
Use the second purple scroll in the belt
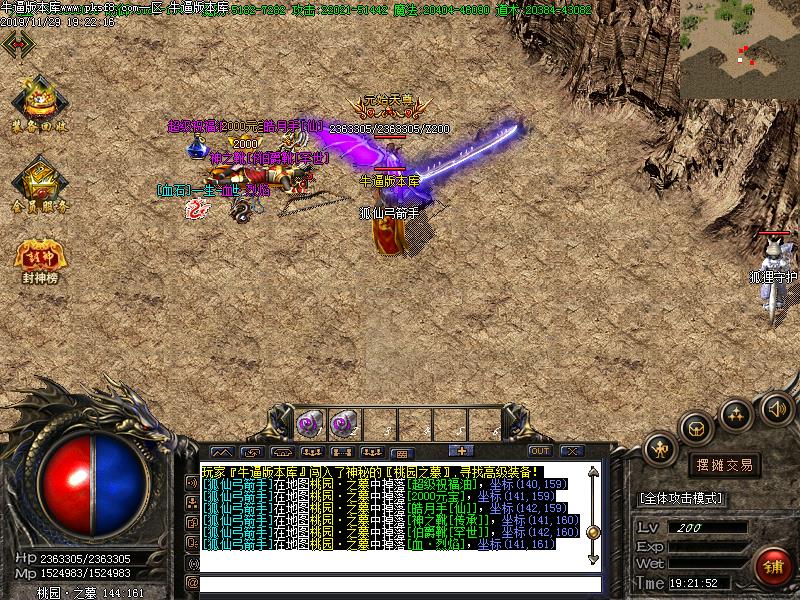(x=341, y=423)
